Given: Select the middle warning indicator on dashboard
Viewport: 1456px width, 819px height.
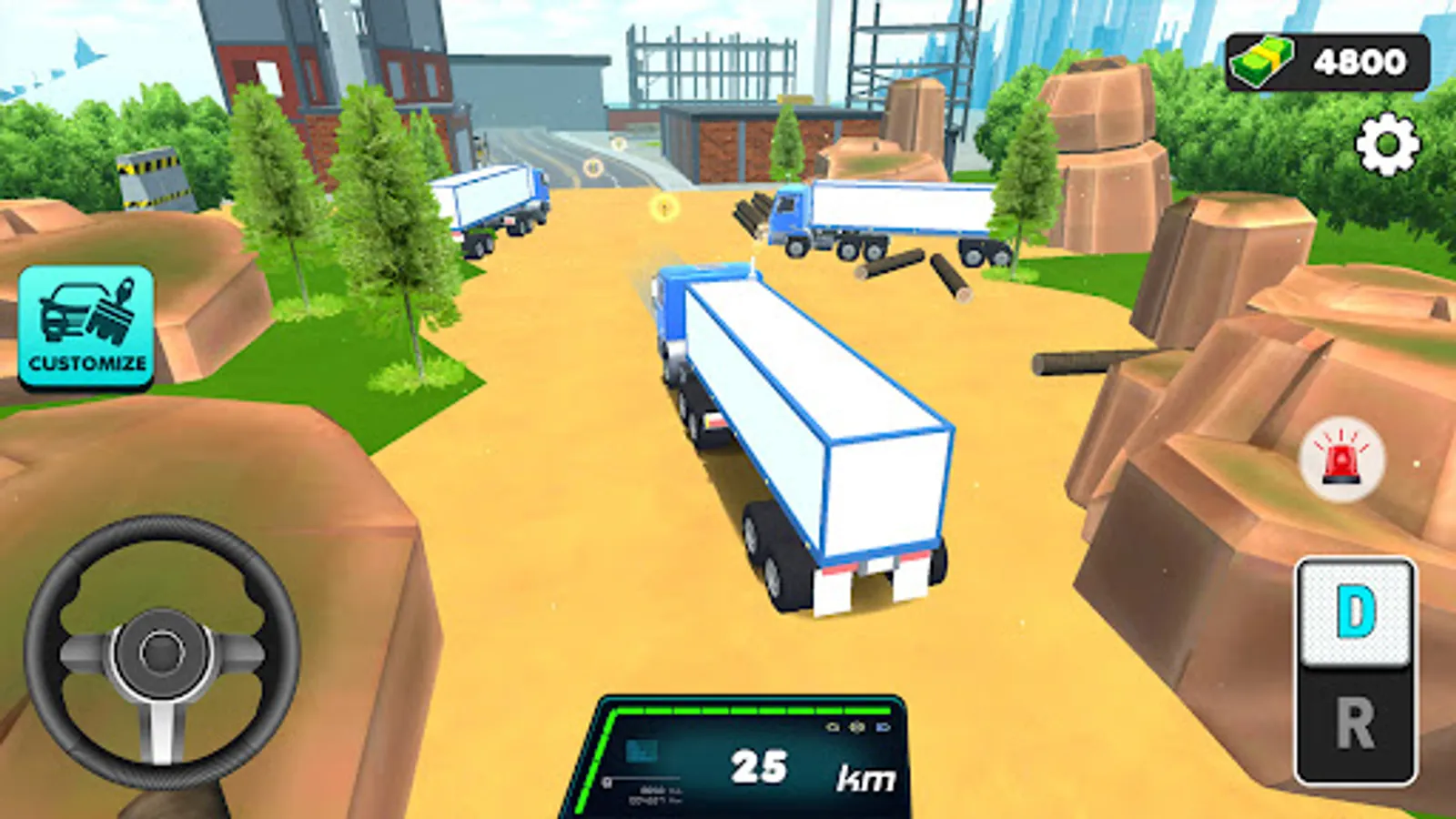Looking at the screenshot, I should (856, 727).
